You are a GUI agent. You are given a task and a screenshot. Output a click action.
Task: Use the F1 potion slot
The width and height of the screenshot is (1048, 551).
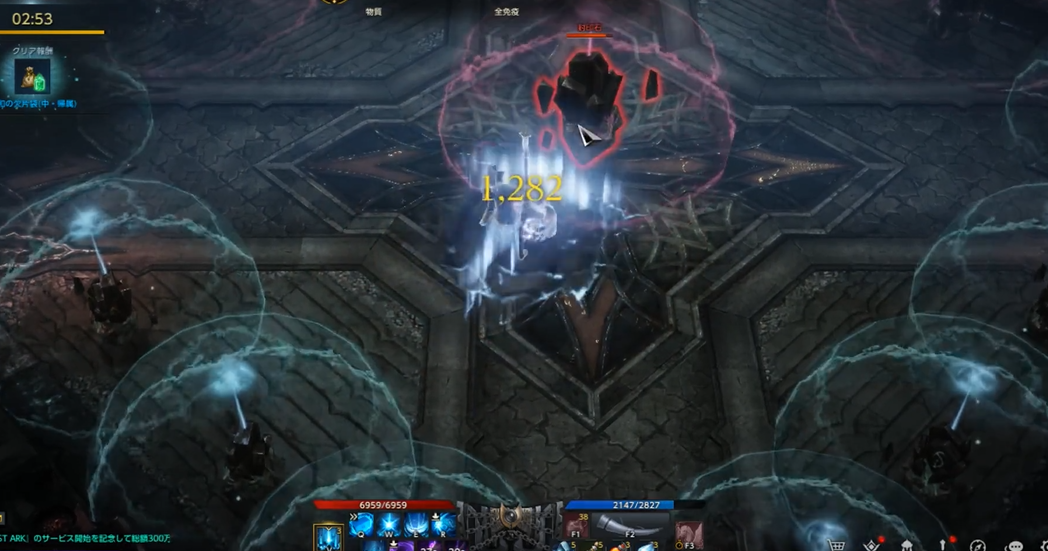(576, 528)
